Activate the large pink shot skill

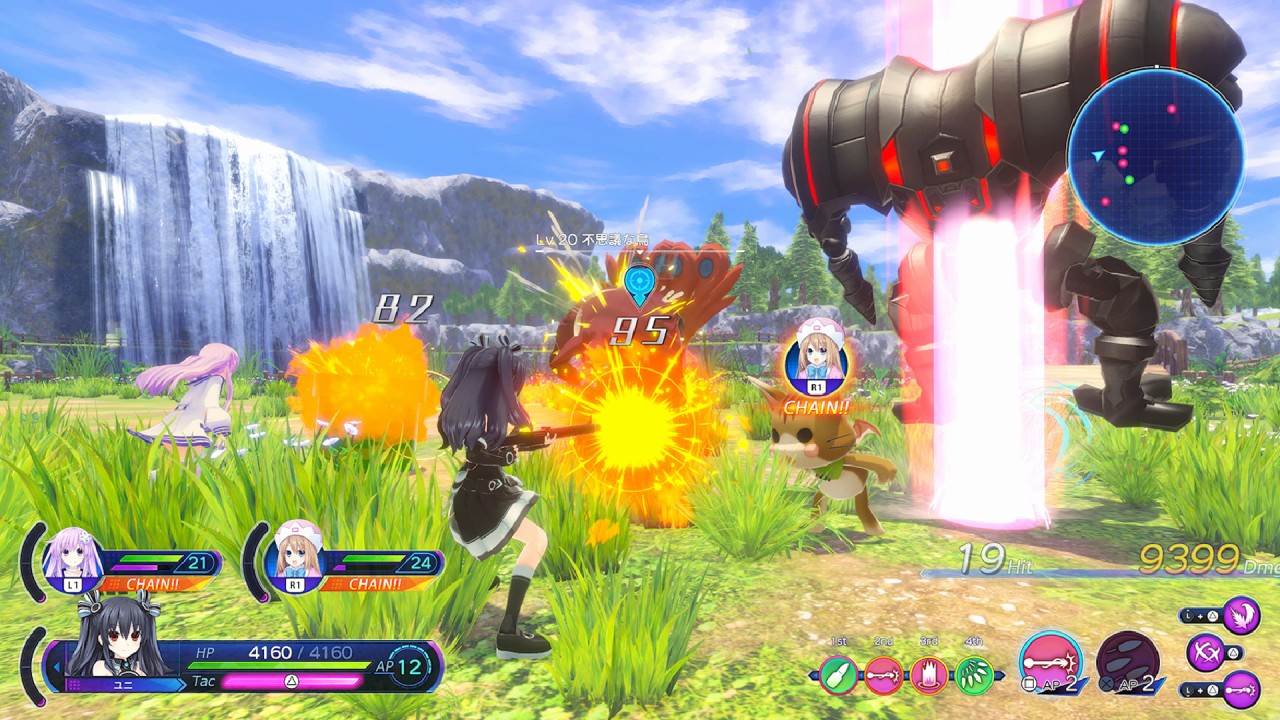coord(1050,662)
